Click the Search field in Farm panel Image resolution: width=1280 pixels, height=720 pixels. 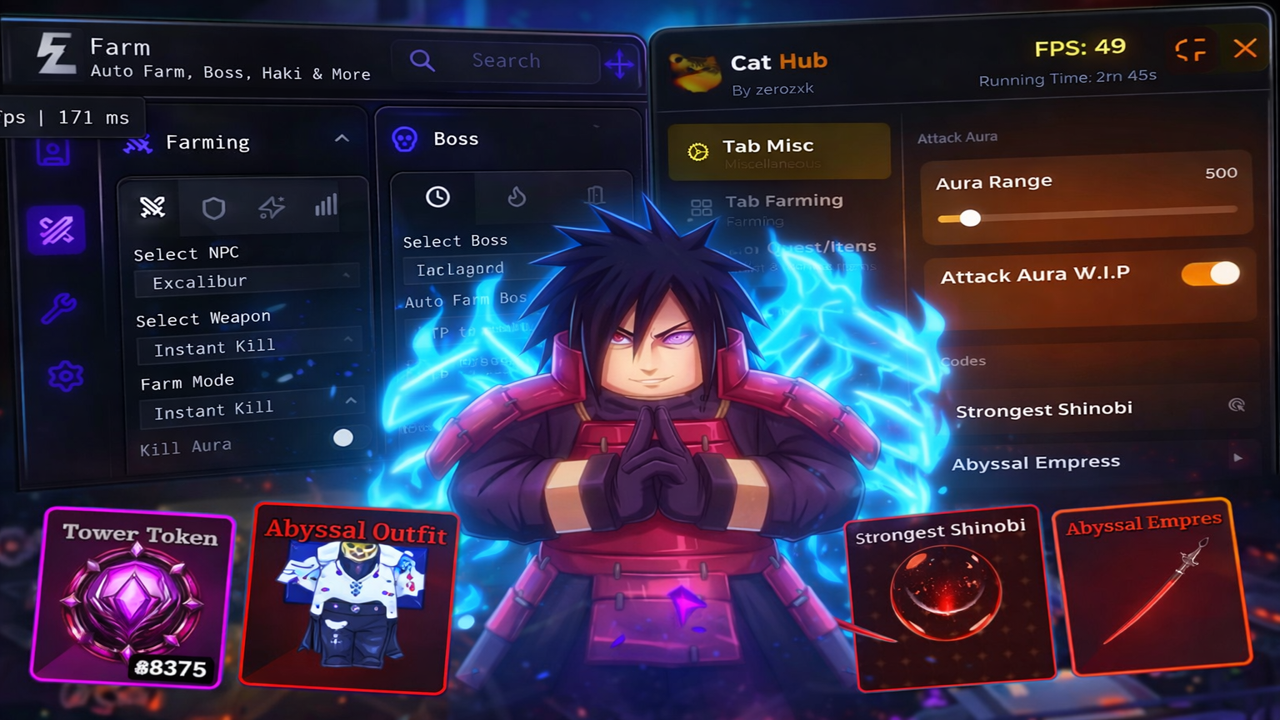505,61
